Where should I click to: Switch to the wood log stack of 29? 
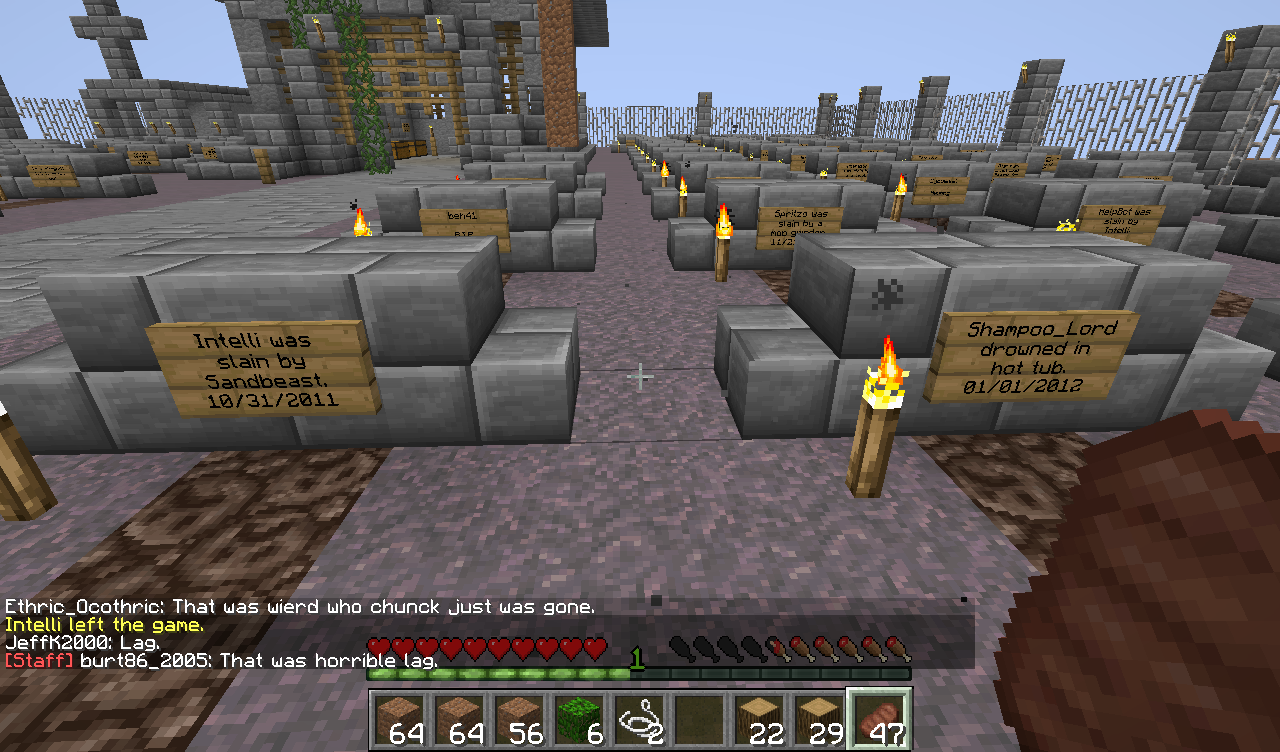[818, 718]
